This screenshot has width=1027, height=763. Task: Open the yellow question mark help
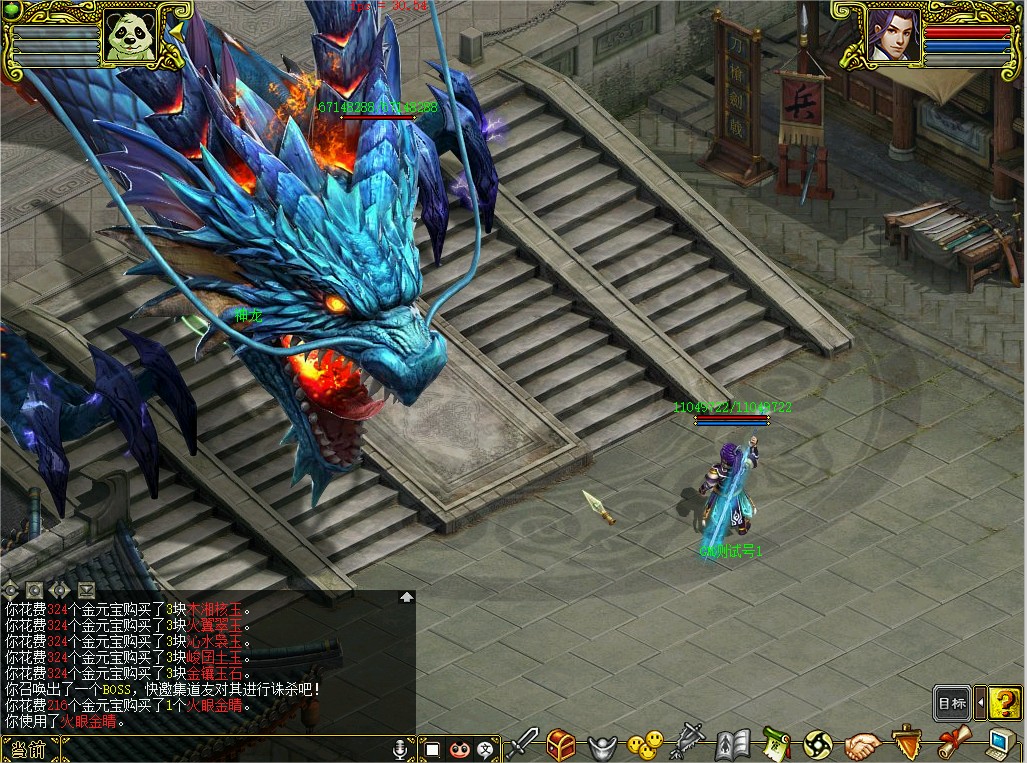coord(1007,703)
